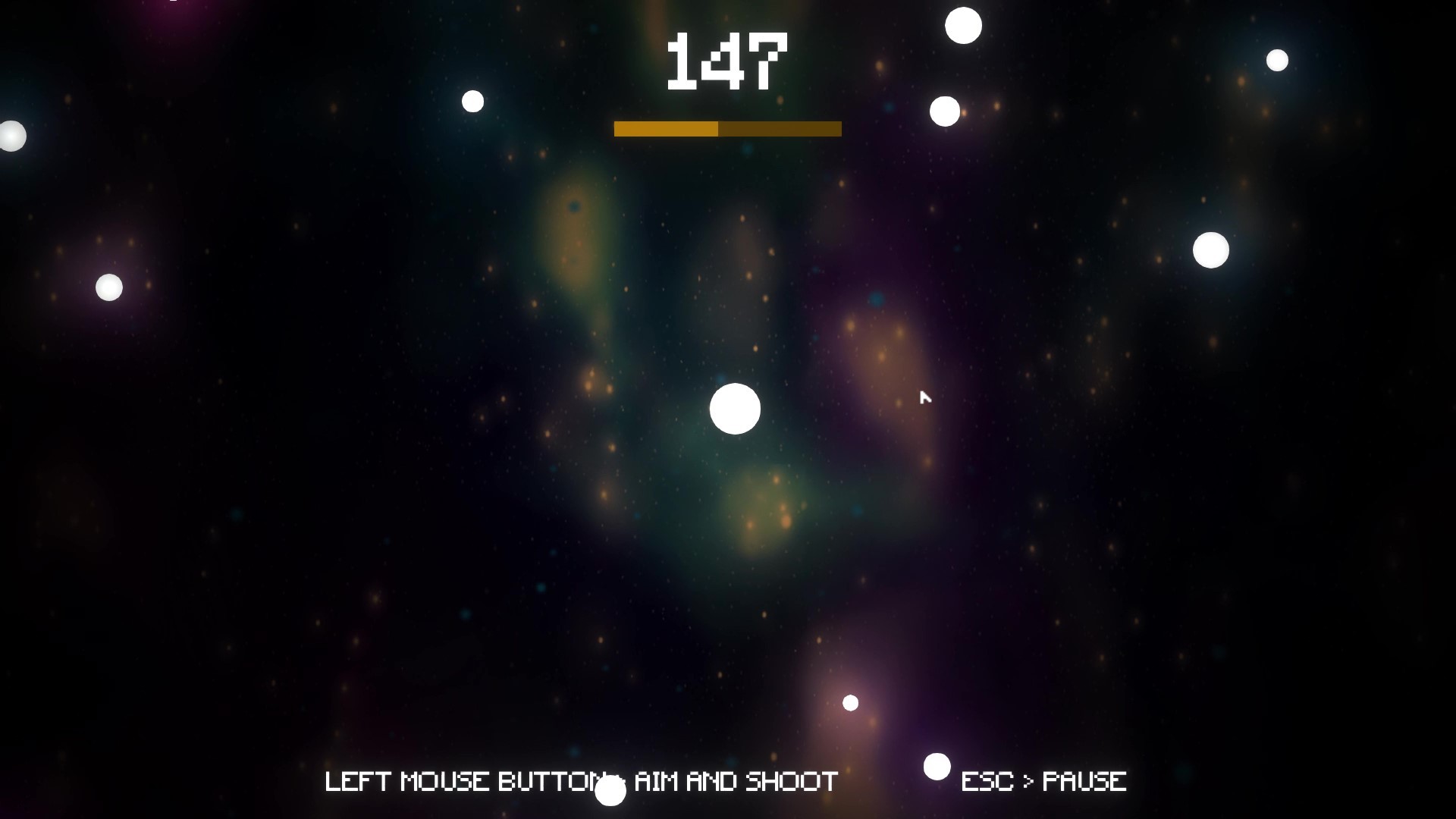Click the ESC > PAUSE label

click(1044, 780)
